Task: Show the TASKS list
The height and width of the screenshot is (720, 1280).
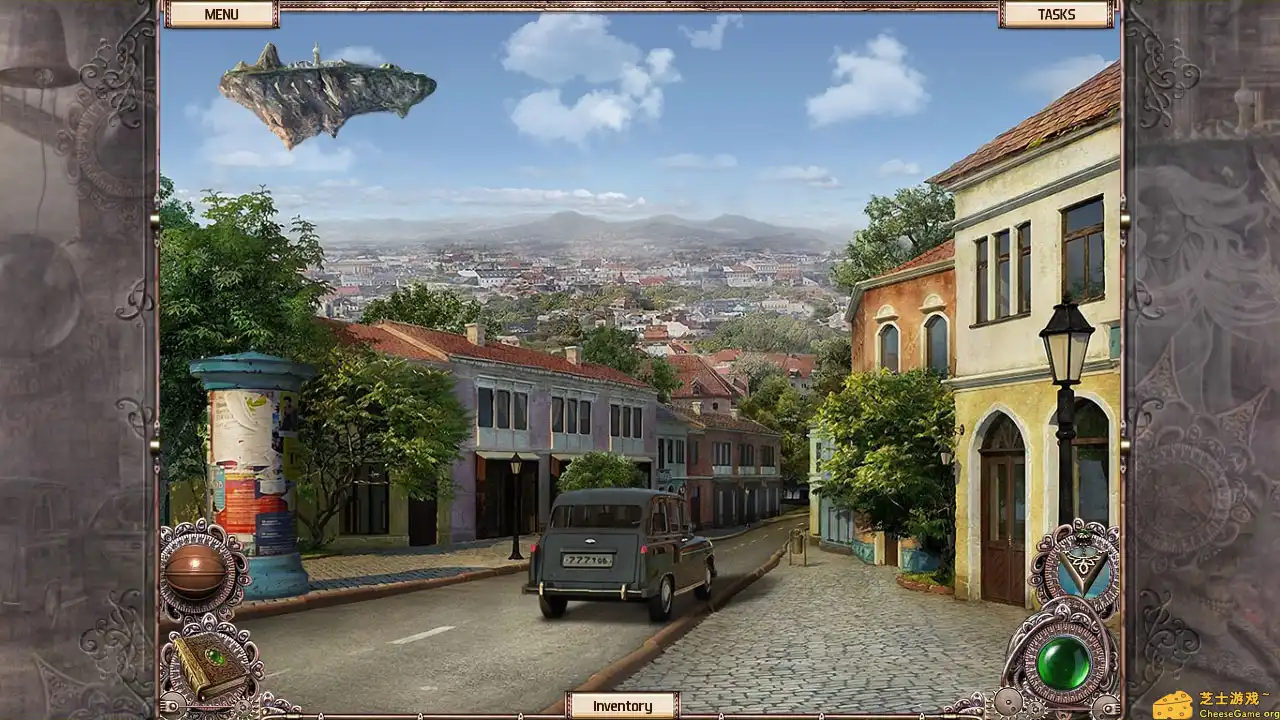Action: click(1056, 14)
